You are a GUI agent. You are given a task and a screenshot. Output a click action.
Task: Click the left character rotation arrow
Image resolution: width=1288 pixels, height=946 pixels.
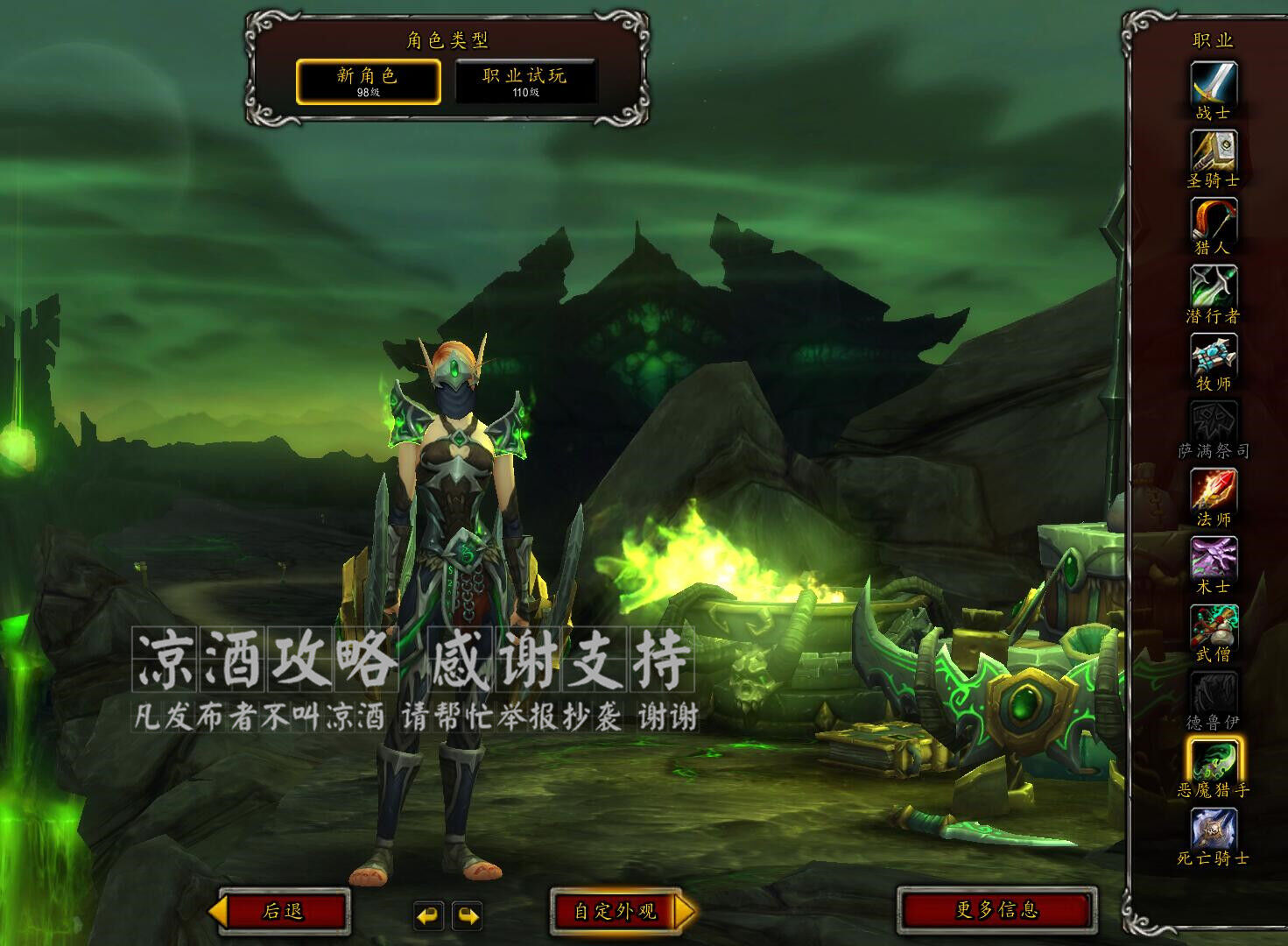pyautogui.click(x=428, y=915)
